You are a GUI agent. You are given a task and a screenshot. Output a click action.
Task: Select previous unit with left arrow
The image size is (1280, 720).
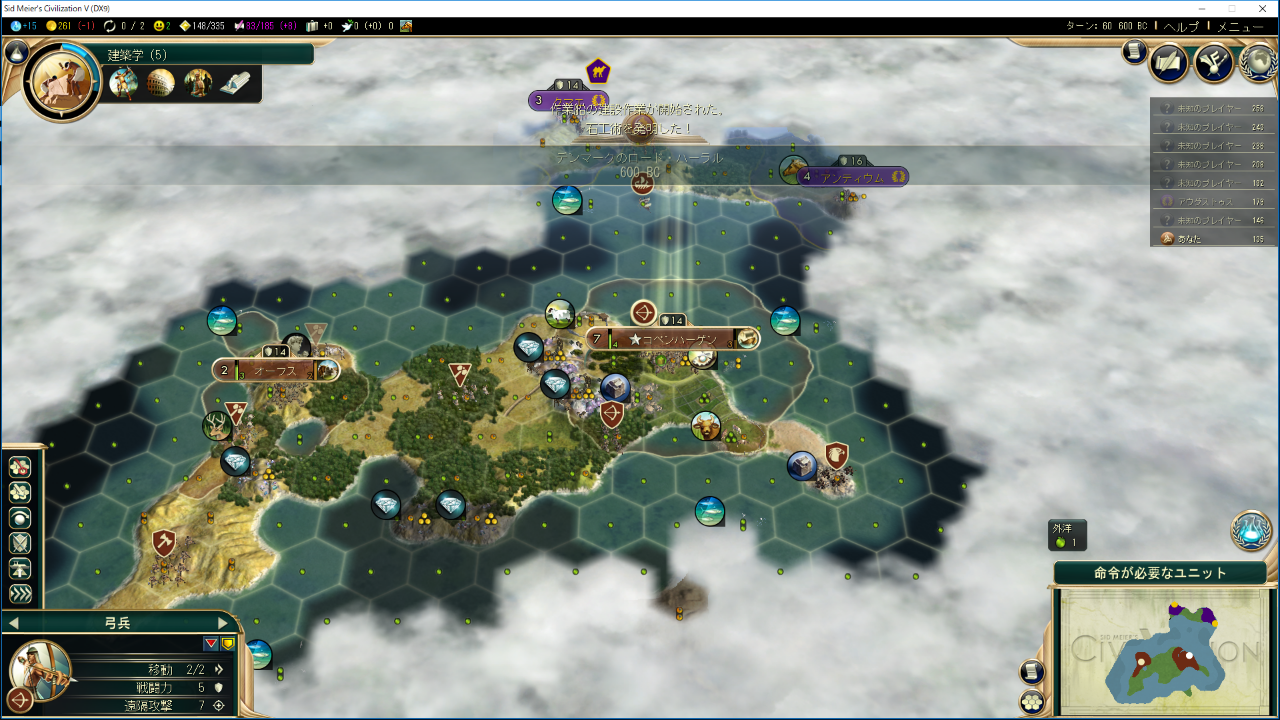(13, 623)
